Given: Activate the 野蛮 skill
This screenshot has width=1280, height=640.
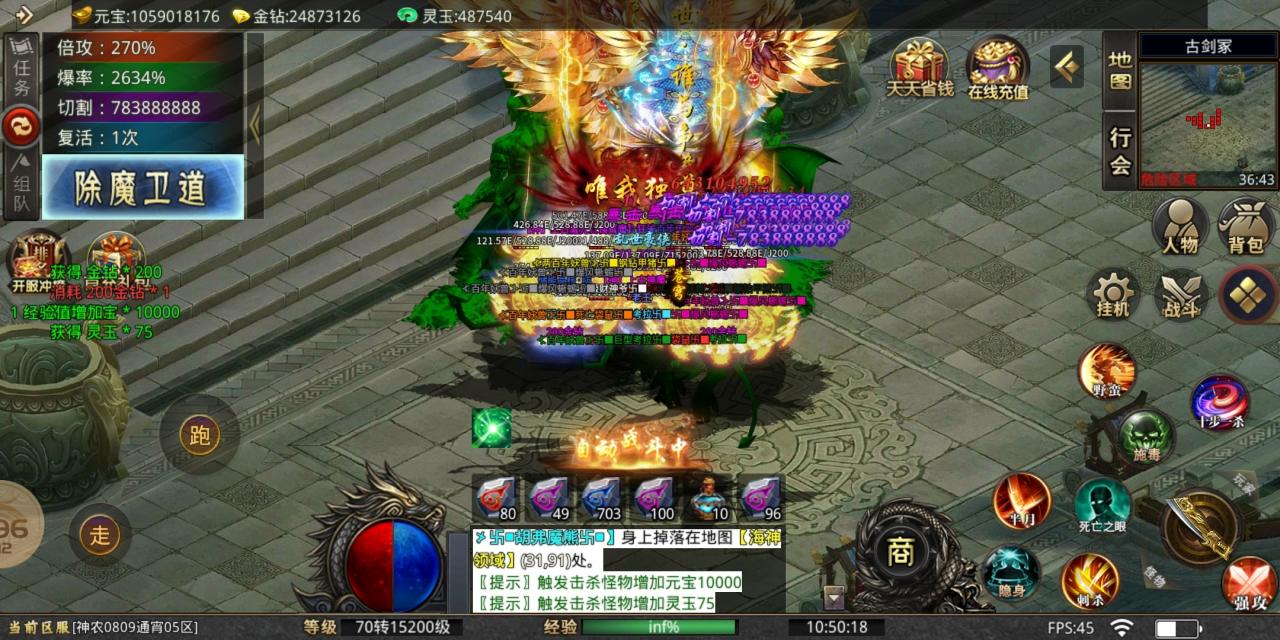Looking at the screenshot, I should coord(1106,371).
